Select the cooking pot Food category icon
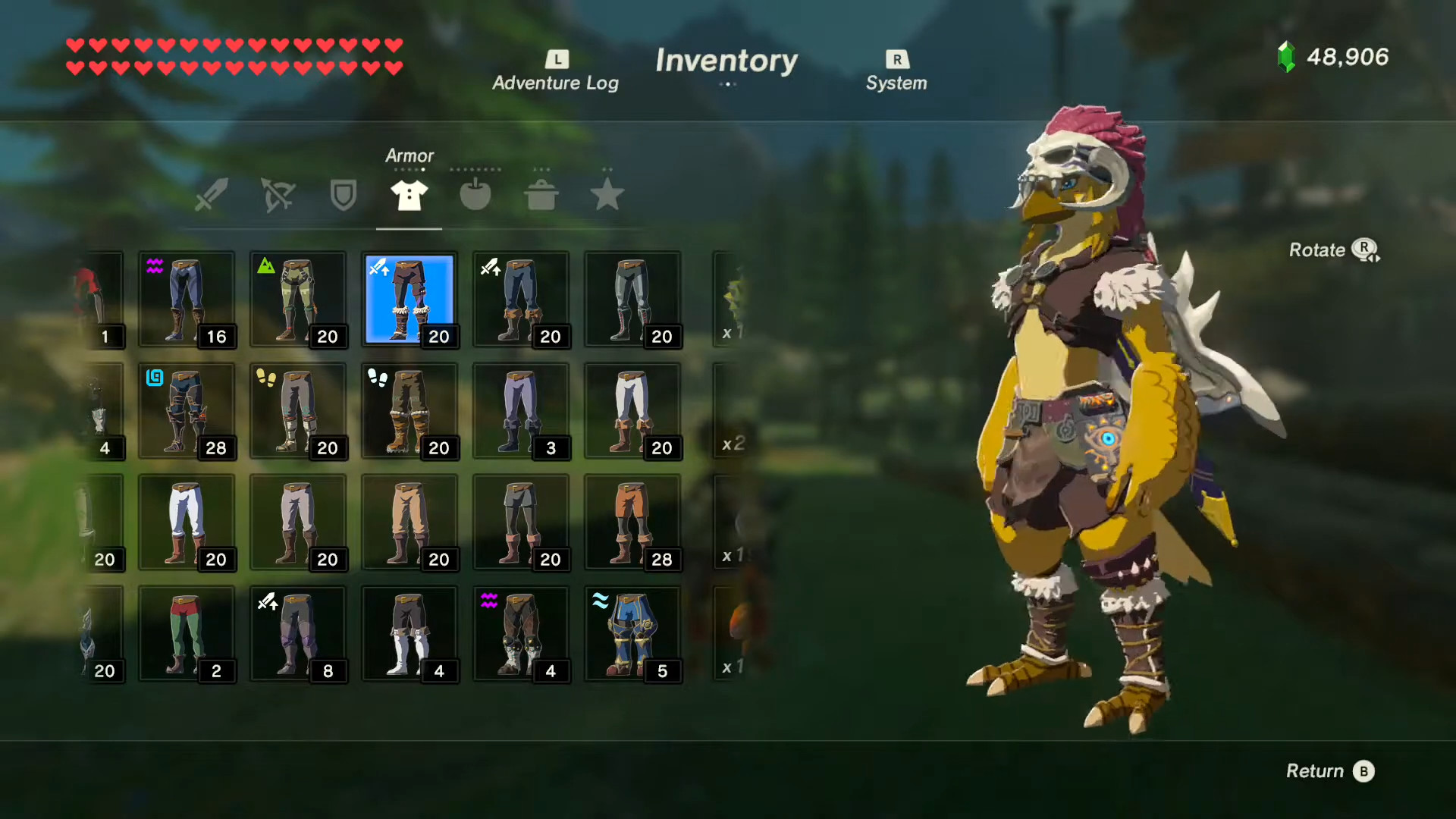 point(541,195)
